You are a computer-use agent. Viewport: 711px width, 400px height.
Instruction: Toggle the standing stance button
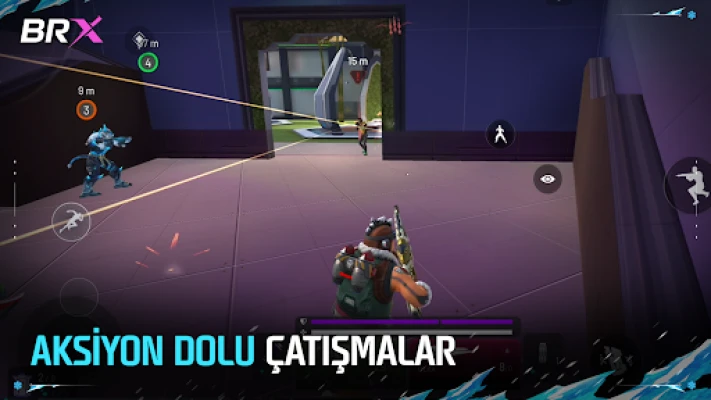(x=500, y=134)
